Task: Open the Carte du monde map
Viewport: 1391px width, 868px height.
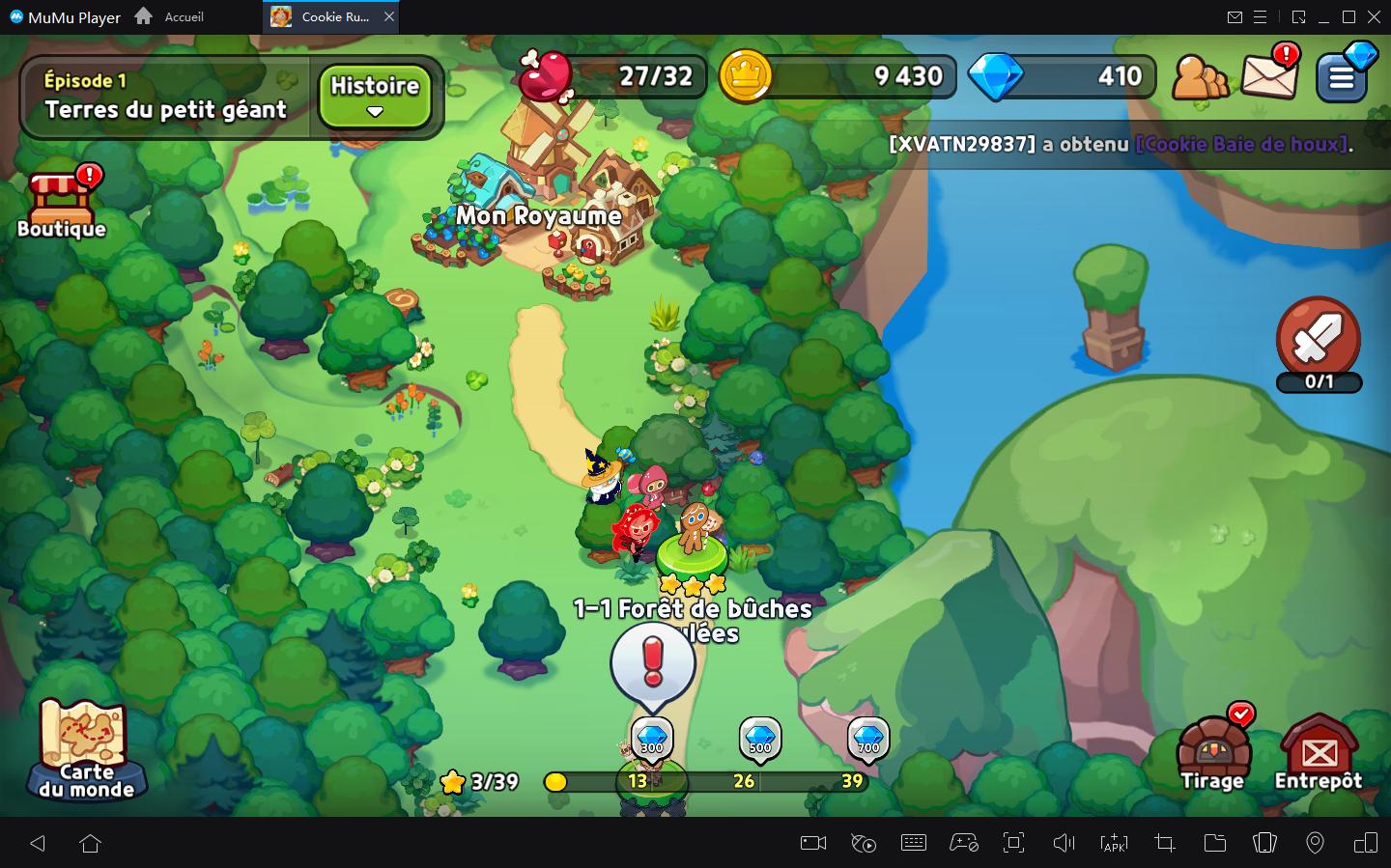Action: tap(86, 750)
